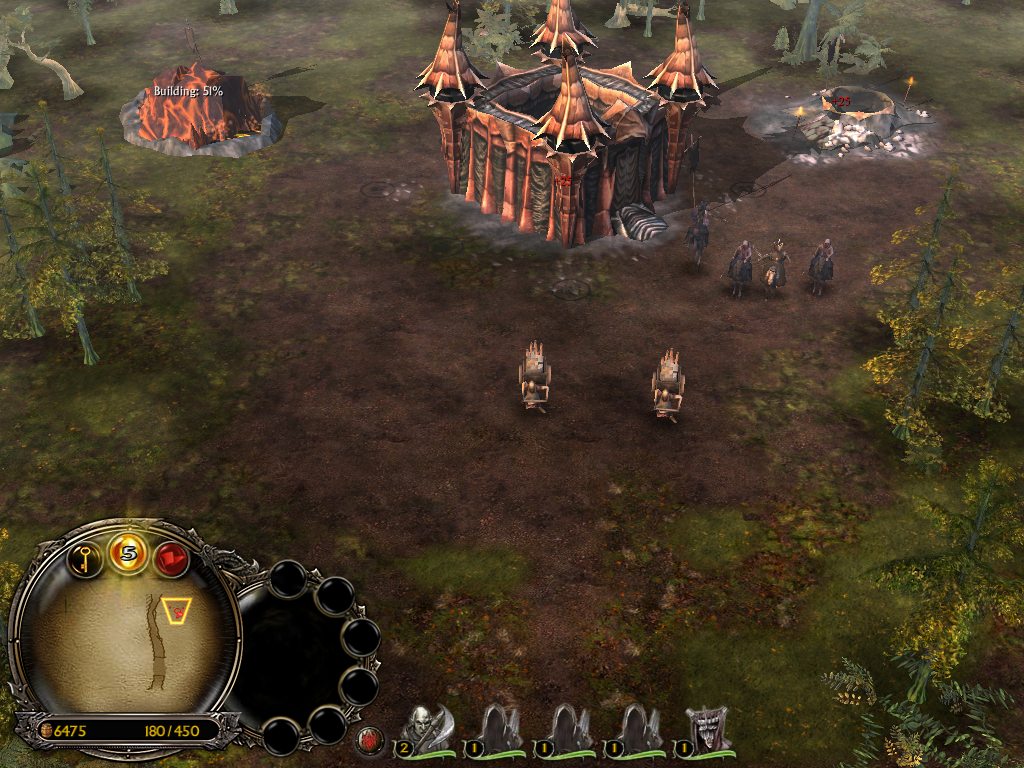Open the golden key options menu button
The width and height of the screenshot is (1024, 768).
coord(87,558)
